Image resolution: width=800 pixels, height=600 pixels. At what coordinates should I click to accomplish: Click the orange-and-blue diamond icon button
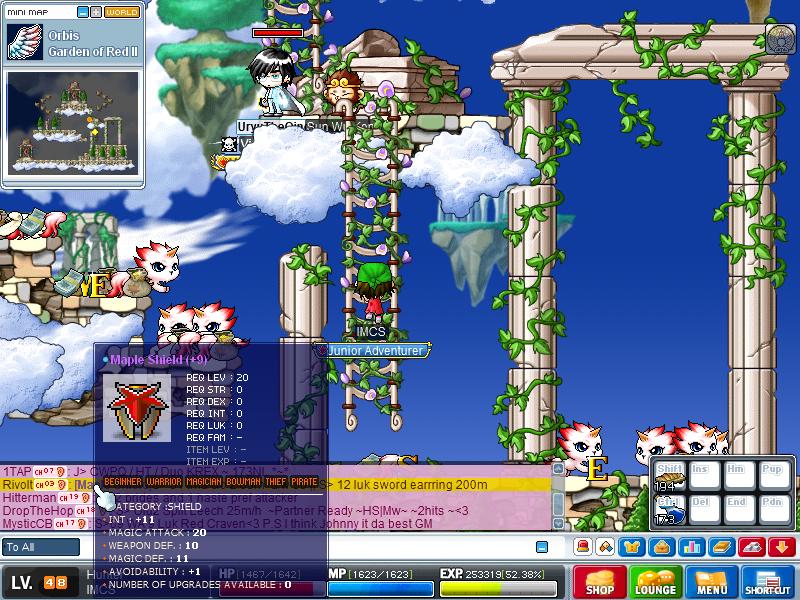pyautogui.click(x=606, y=547)
